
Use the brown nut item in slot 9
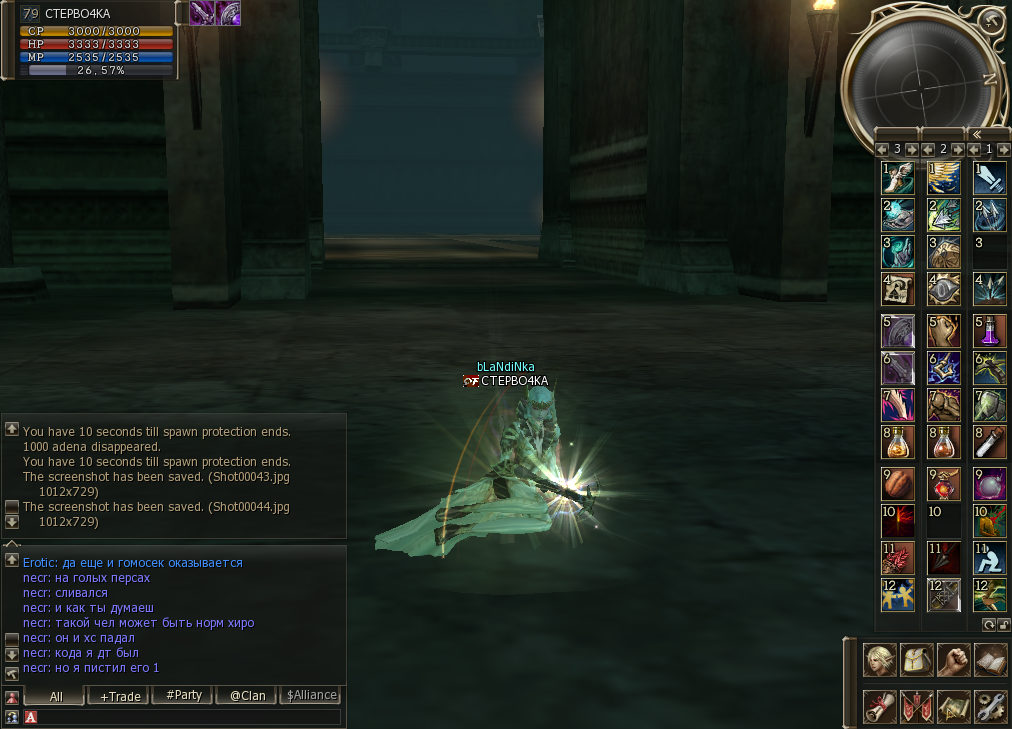point(898,483)
